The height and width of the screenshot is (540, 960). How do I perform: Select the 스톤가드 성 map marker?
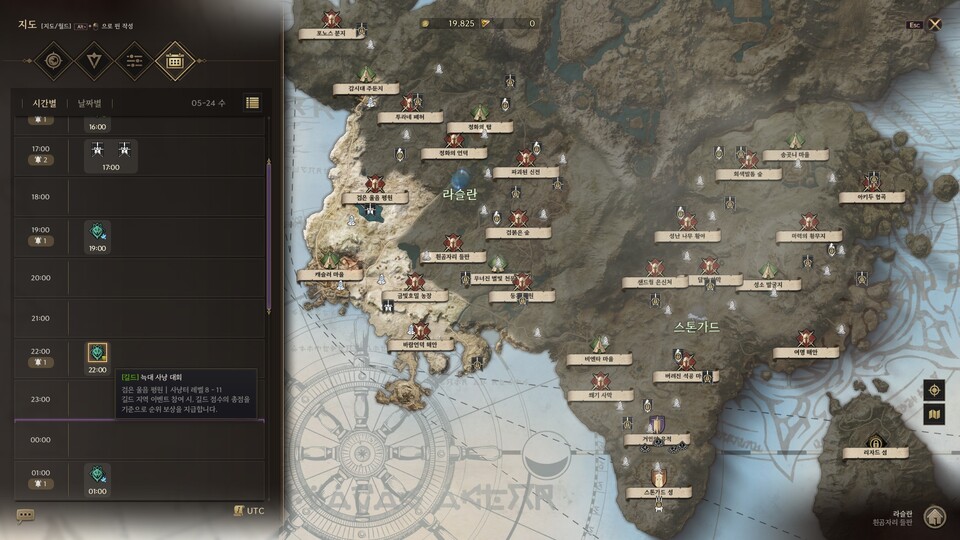point(658,480)
